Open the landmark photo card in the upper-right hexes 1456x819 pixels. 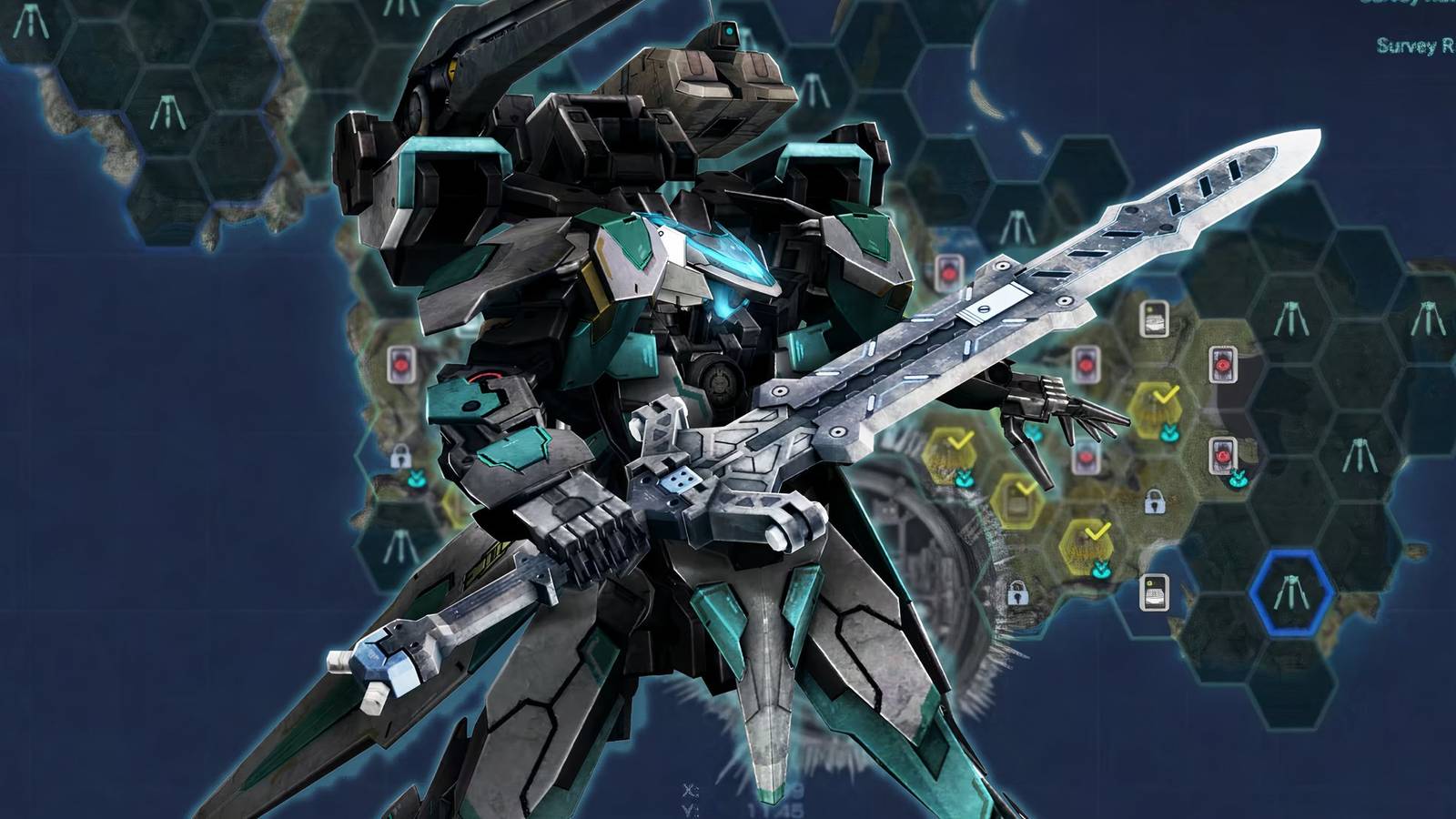[x=1154, y=319]
